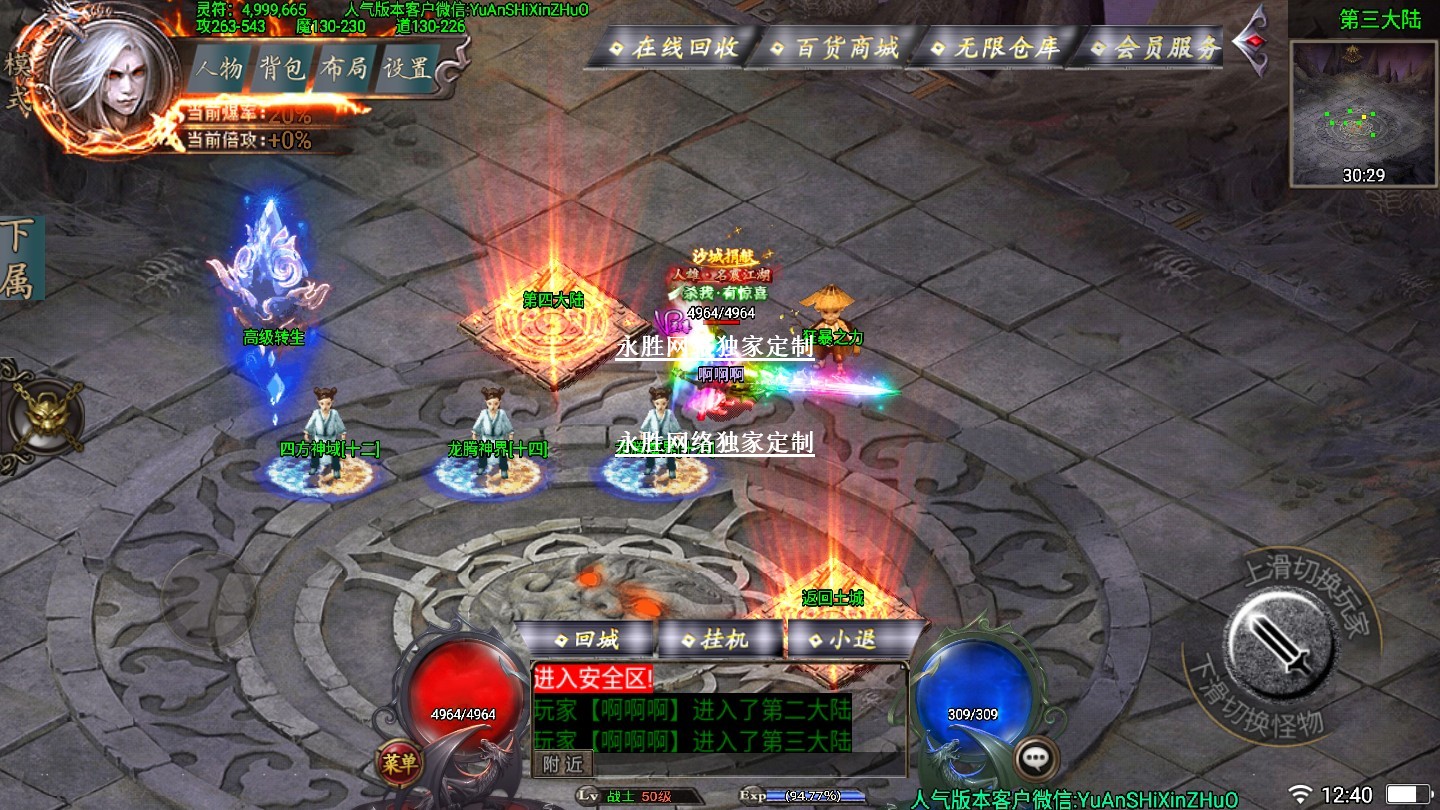Open the chat speech-bubble icon
This screenshot has width=1440, height=810.
click(1036, 758)
